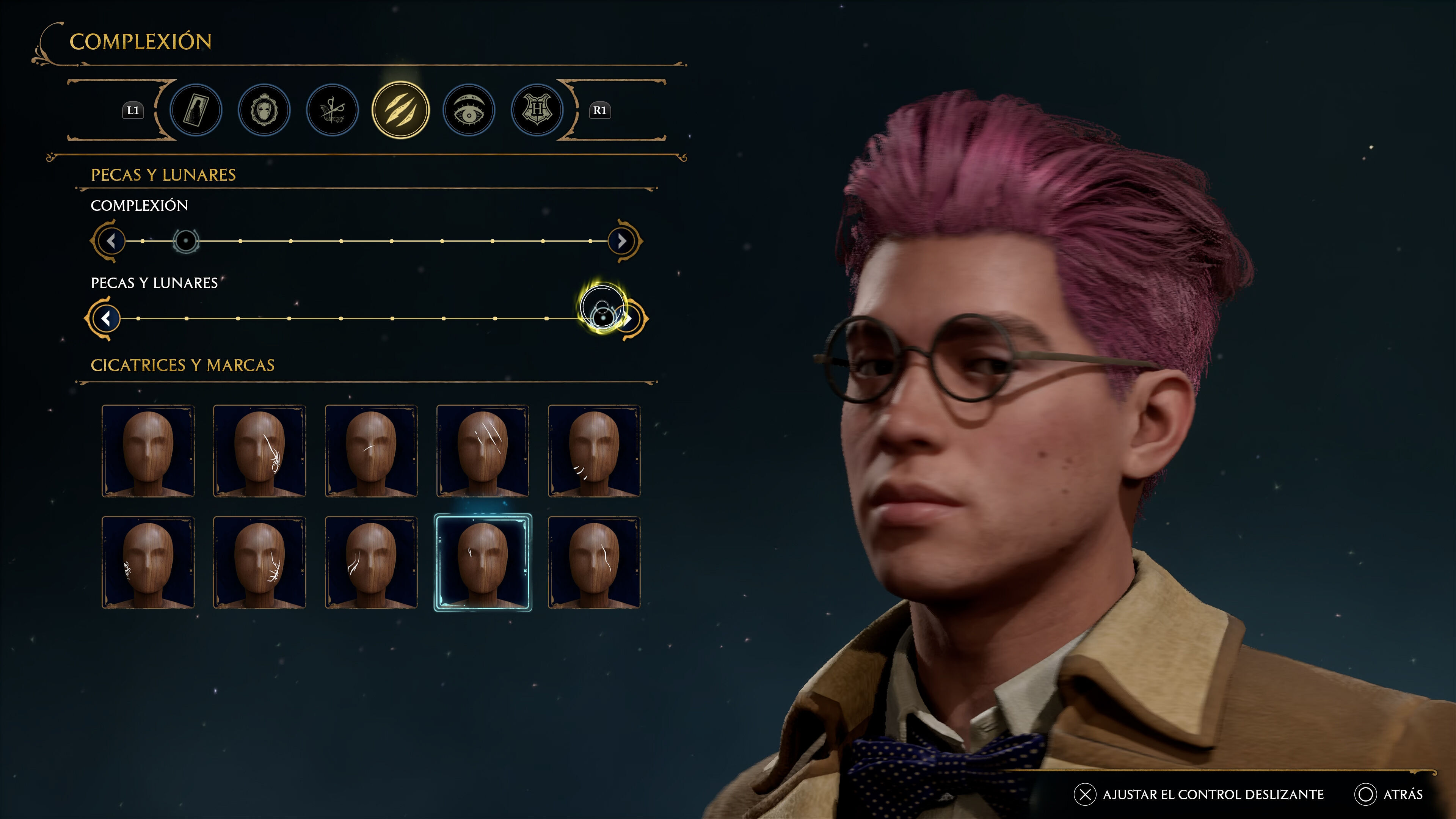Open the eyes and eyebrows tab
Screen dimensions: 1456x819
click(469, 110)
